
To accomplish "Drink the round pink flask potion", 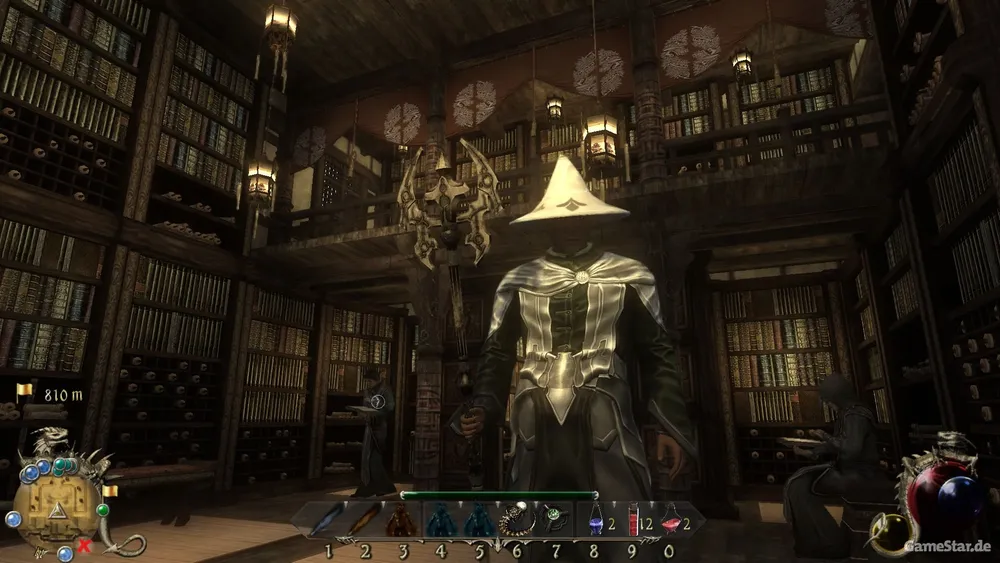I will point(668,520).
